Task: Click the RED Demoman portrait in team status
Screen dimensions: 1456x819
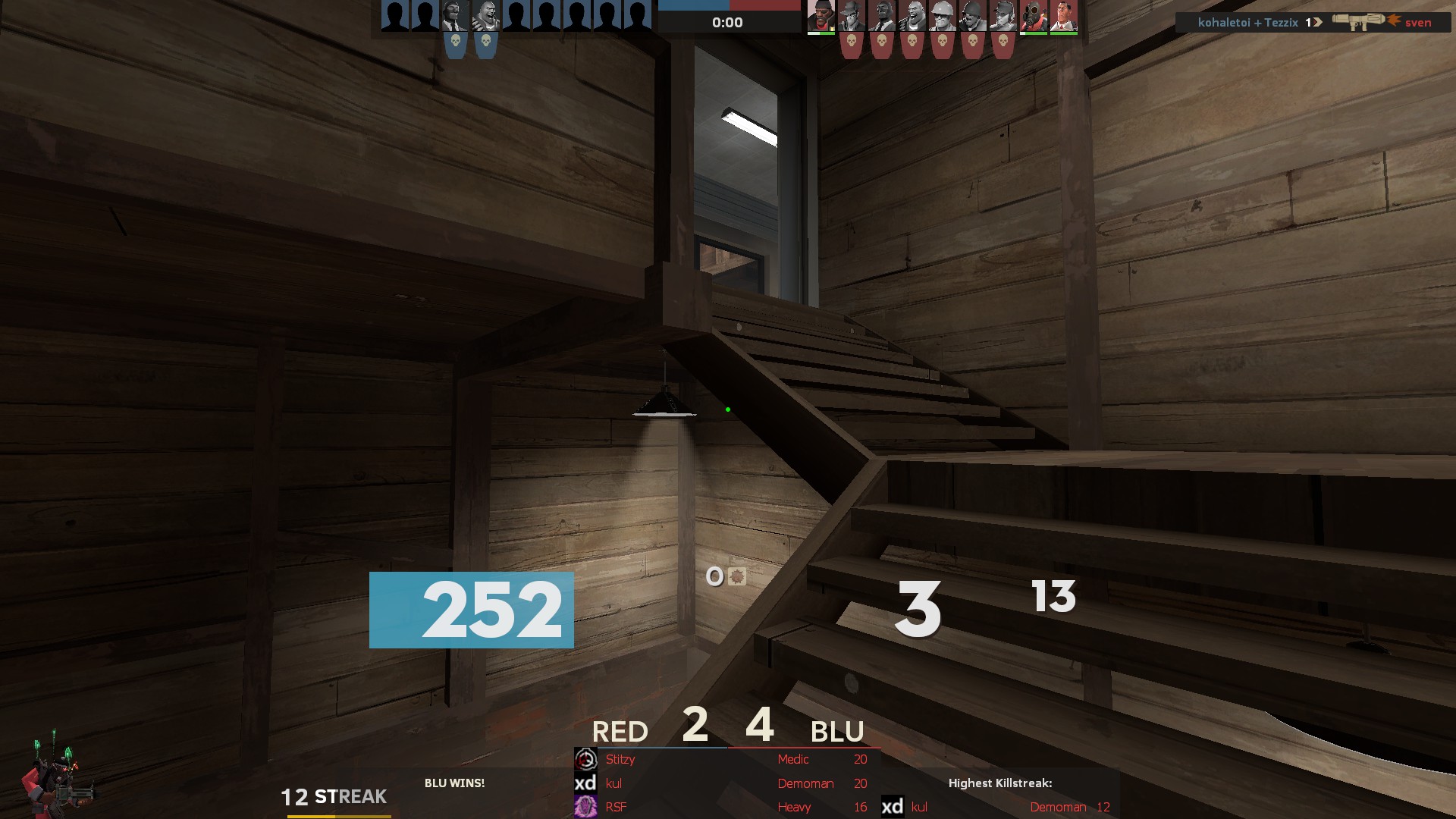Action: coord(821,16)
